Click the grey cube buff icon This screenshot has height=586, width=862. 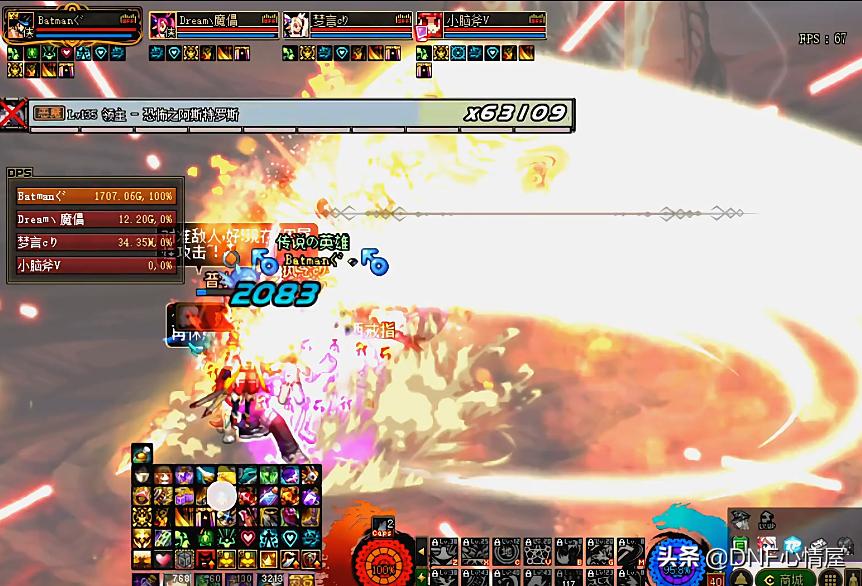(184, 559)
